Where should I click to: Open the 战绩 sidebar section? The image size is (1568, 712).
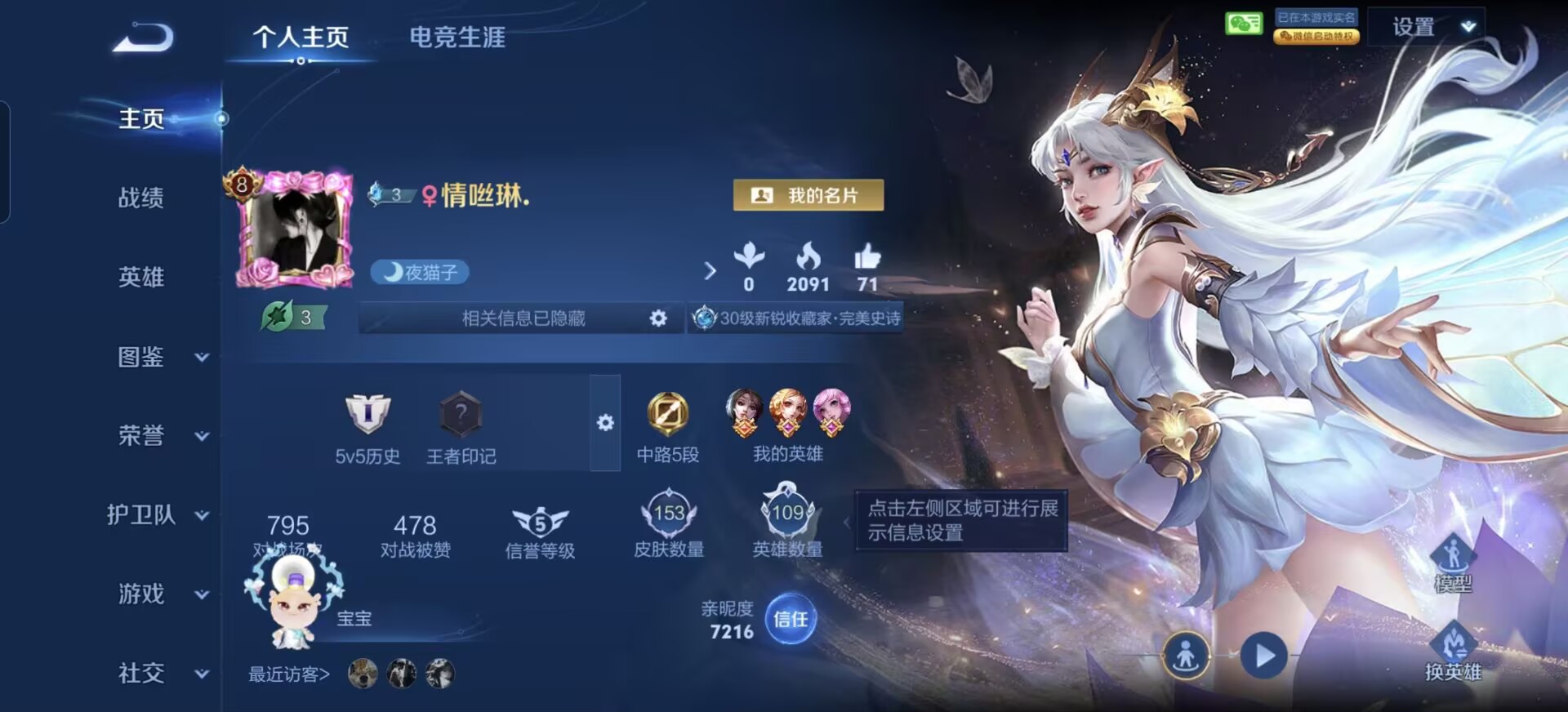141,198
